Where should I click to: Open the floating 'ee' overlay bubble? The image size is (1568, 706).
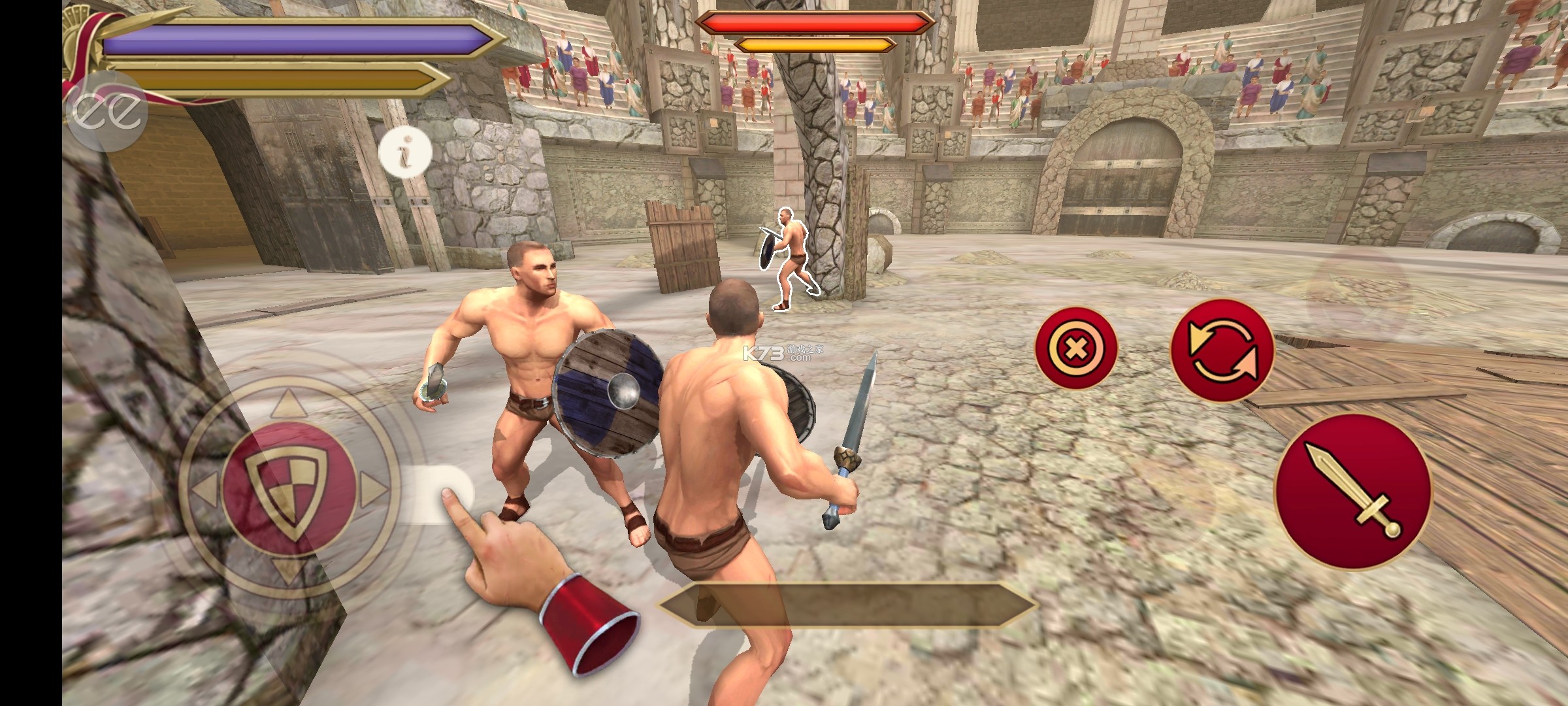point(106,111)
